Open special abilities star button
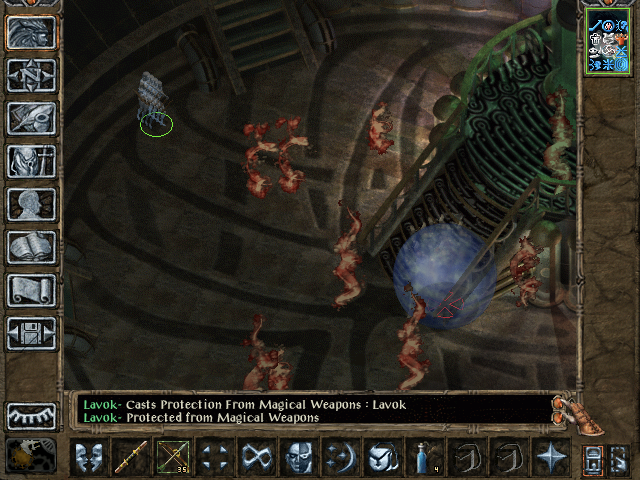Viewport: 640px width, 480px height. [551, 457]
